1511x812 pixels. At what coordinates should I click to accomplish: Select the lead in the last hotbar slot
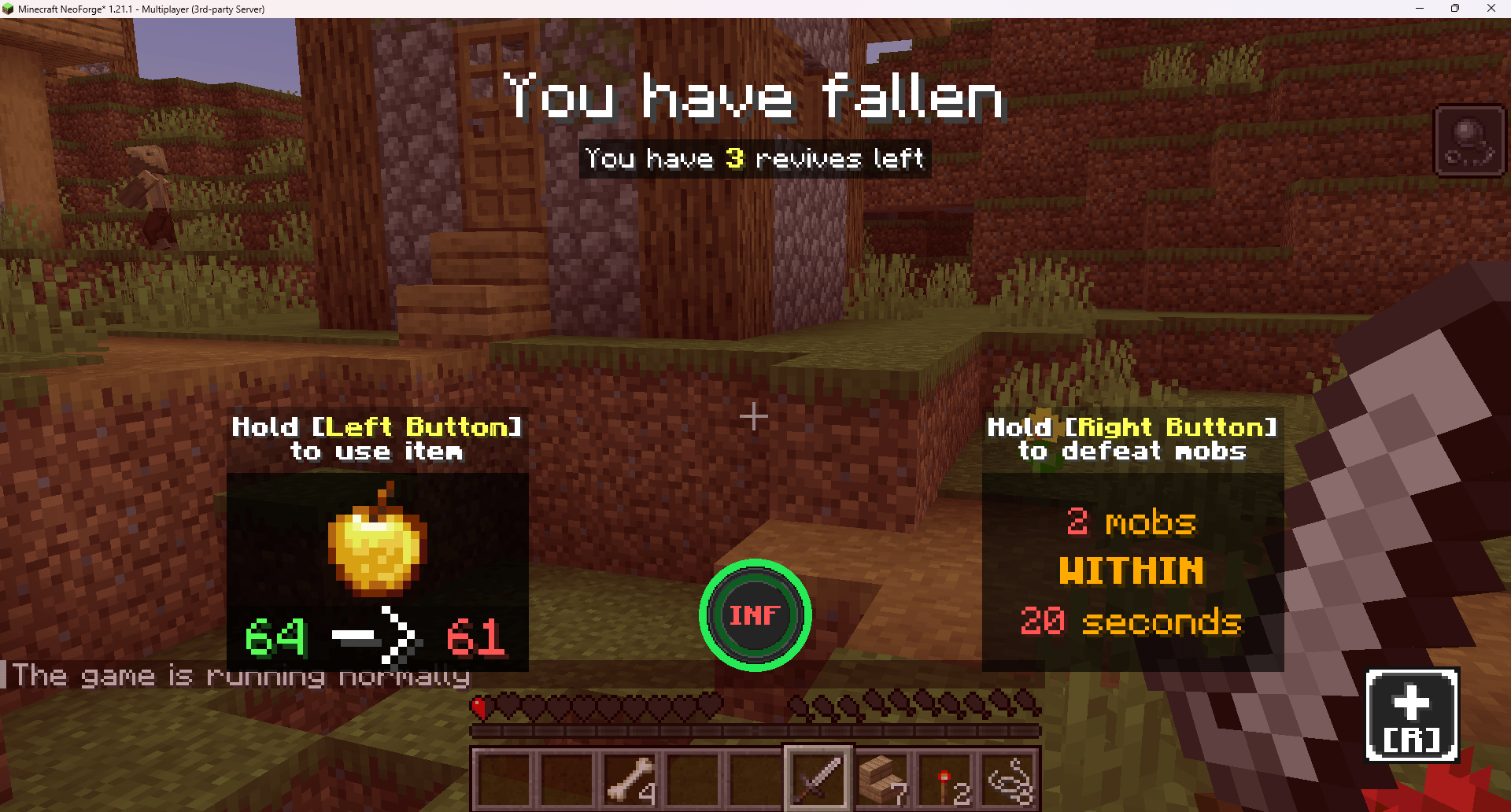point(1010,779)
